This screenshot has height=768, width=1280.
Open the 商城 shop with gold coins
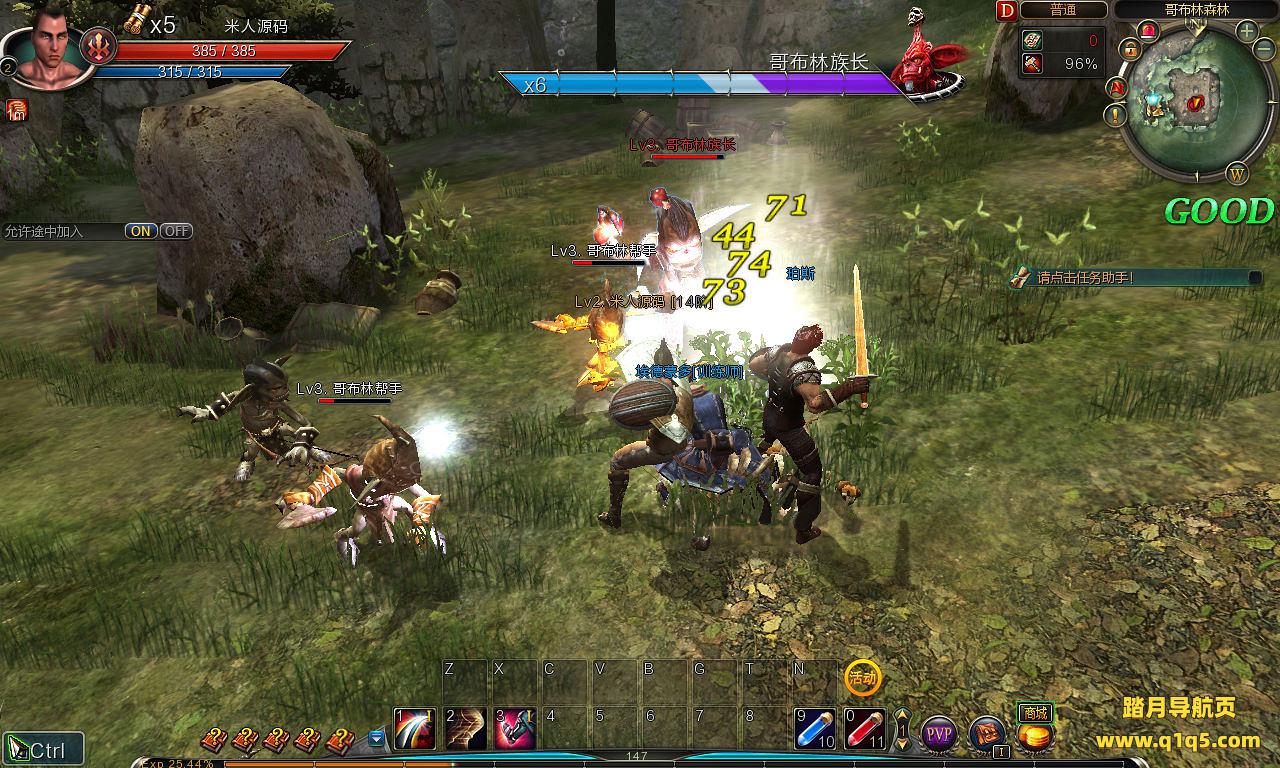[x=1036, y=734]
